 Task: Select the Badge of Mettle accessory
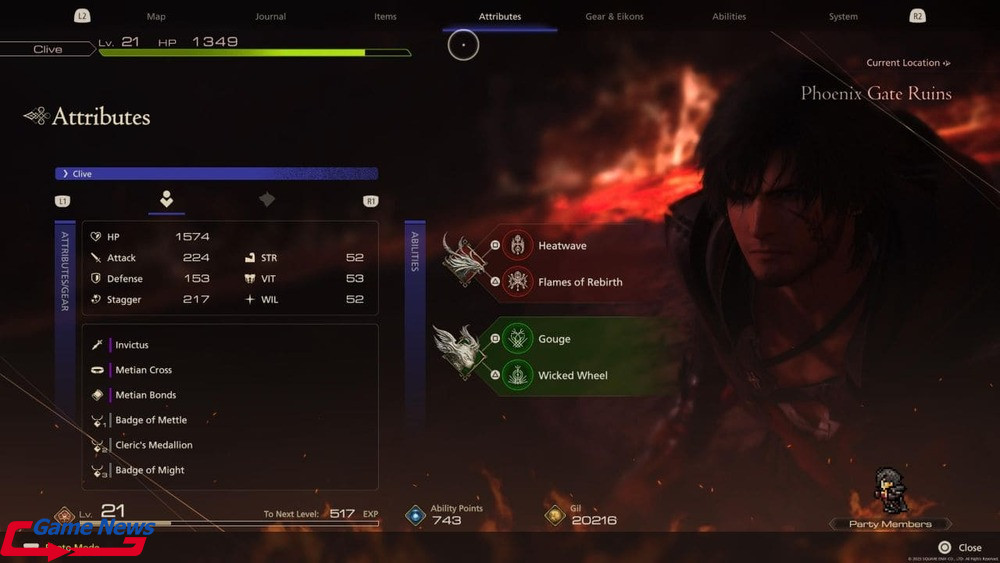(151, 420)
